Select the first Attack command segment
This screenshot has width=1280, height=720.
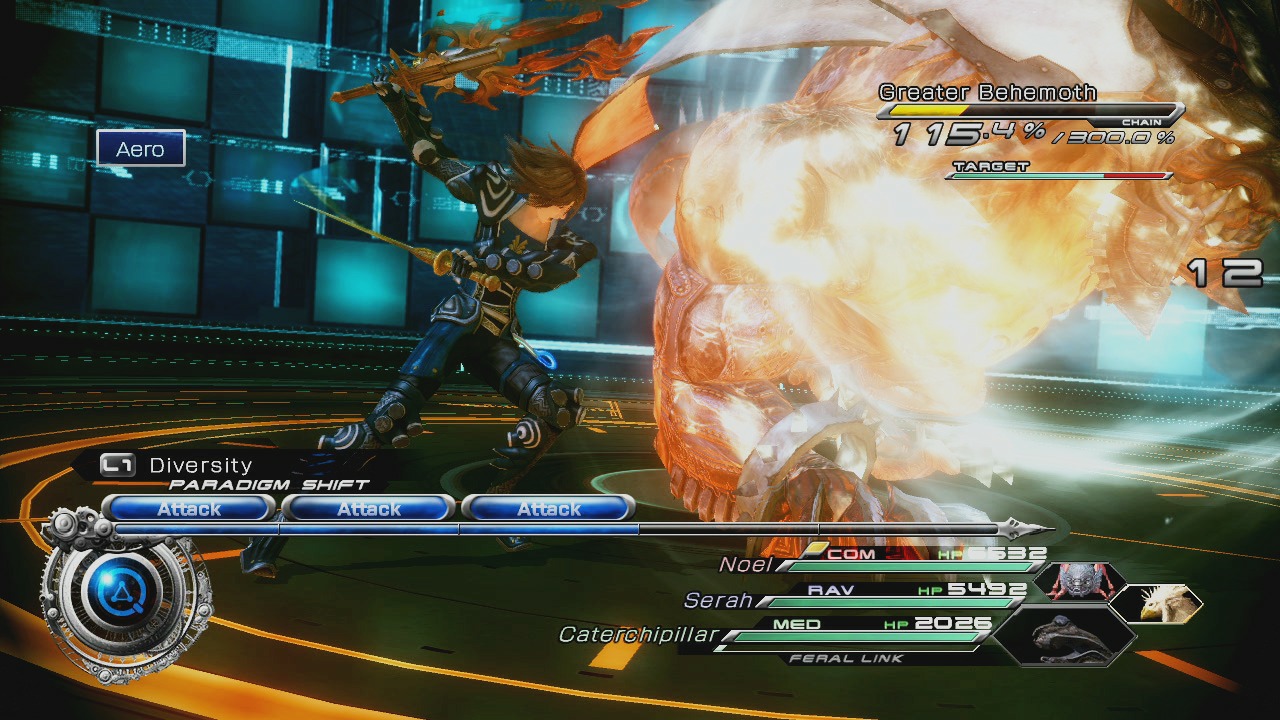click(x=188, y=509)
